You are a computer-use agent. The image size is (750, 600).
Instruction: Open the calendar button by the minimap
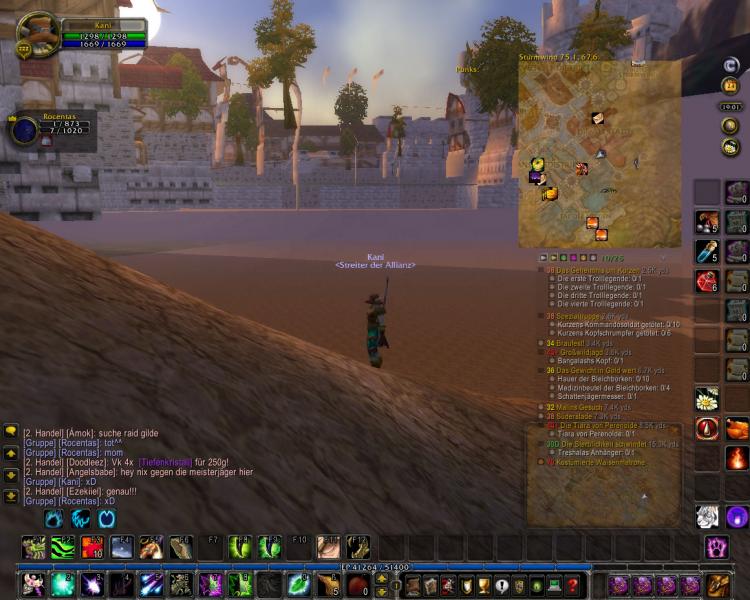pos(731,86)
